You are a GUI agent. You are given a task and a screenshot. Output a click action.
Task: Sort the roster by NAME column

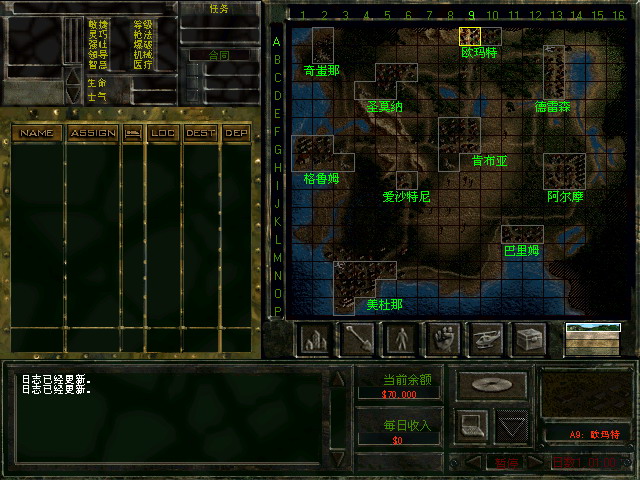(37, 132)
